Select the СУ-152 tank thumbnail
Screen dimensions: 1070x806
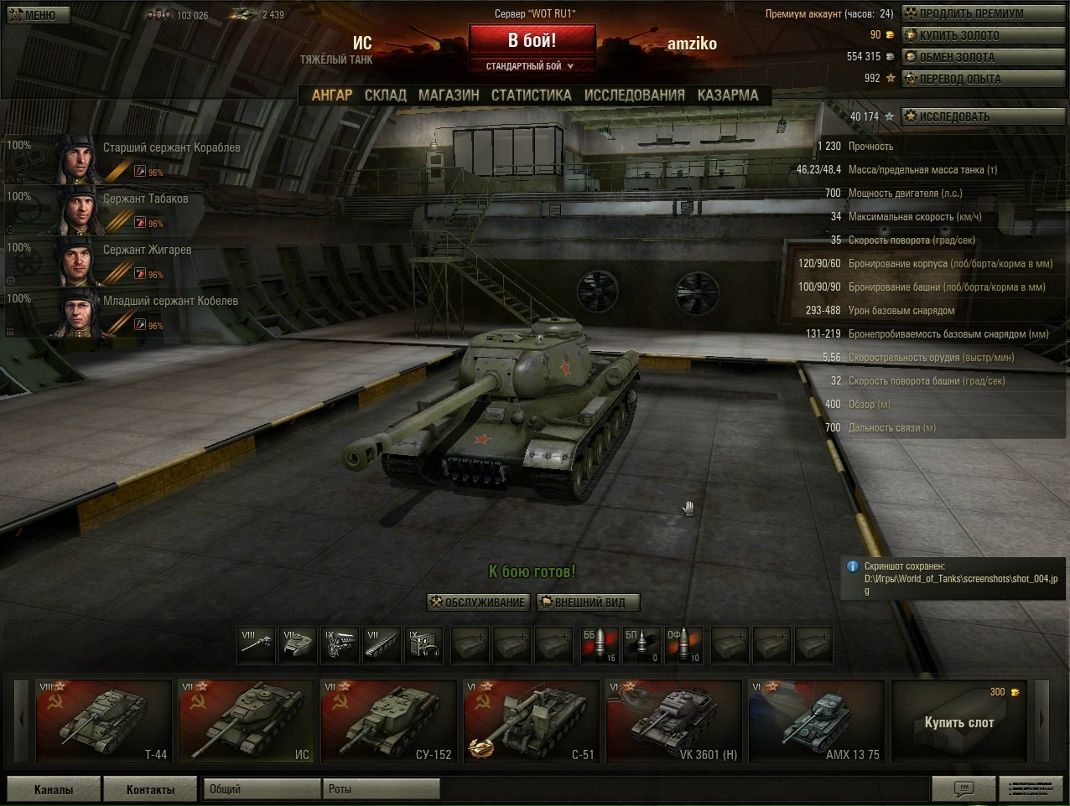point(388,721)
